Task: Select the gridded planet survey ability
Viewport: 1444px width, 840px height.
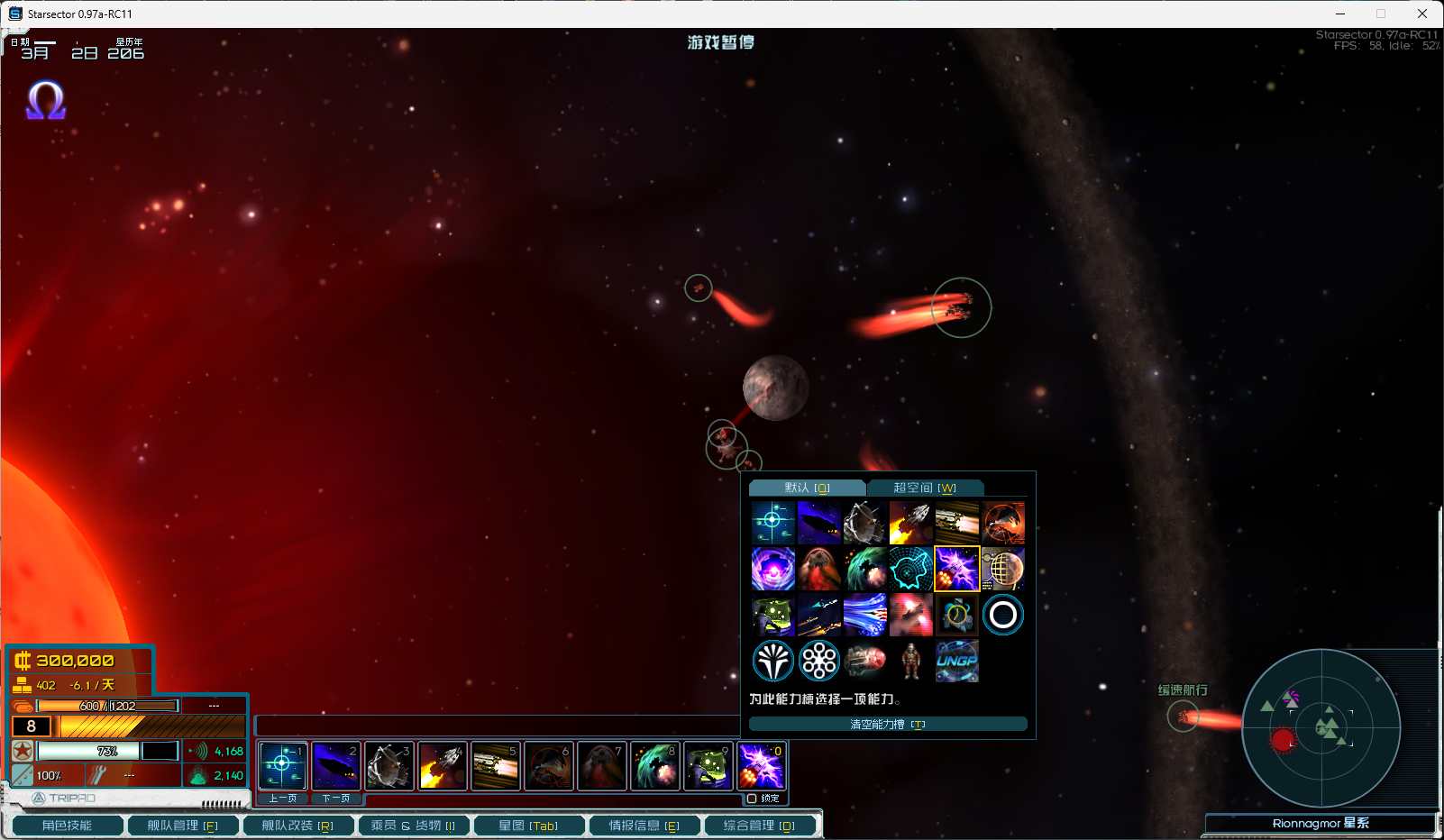Action: coord(1002,569)
